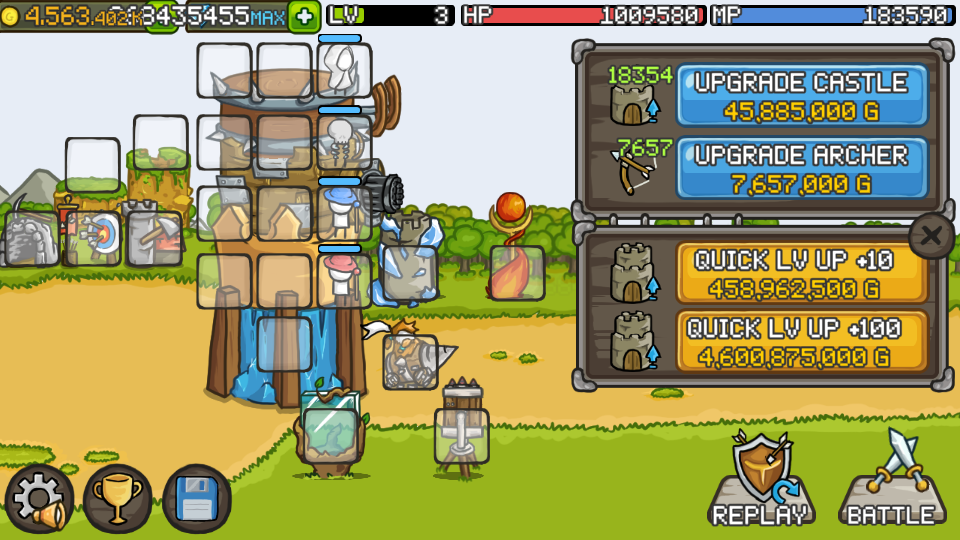Select the flame orb tower slot

click(x=517, y=272)
